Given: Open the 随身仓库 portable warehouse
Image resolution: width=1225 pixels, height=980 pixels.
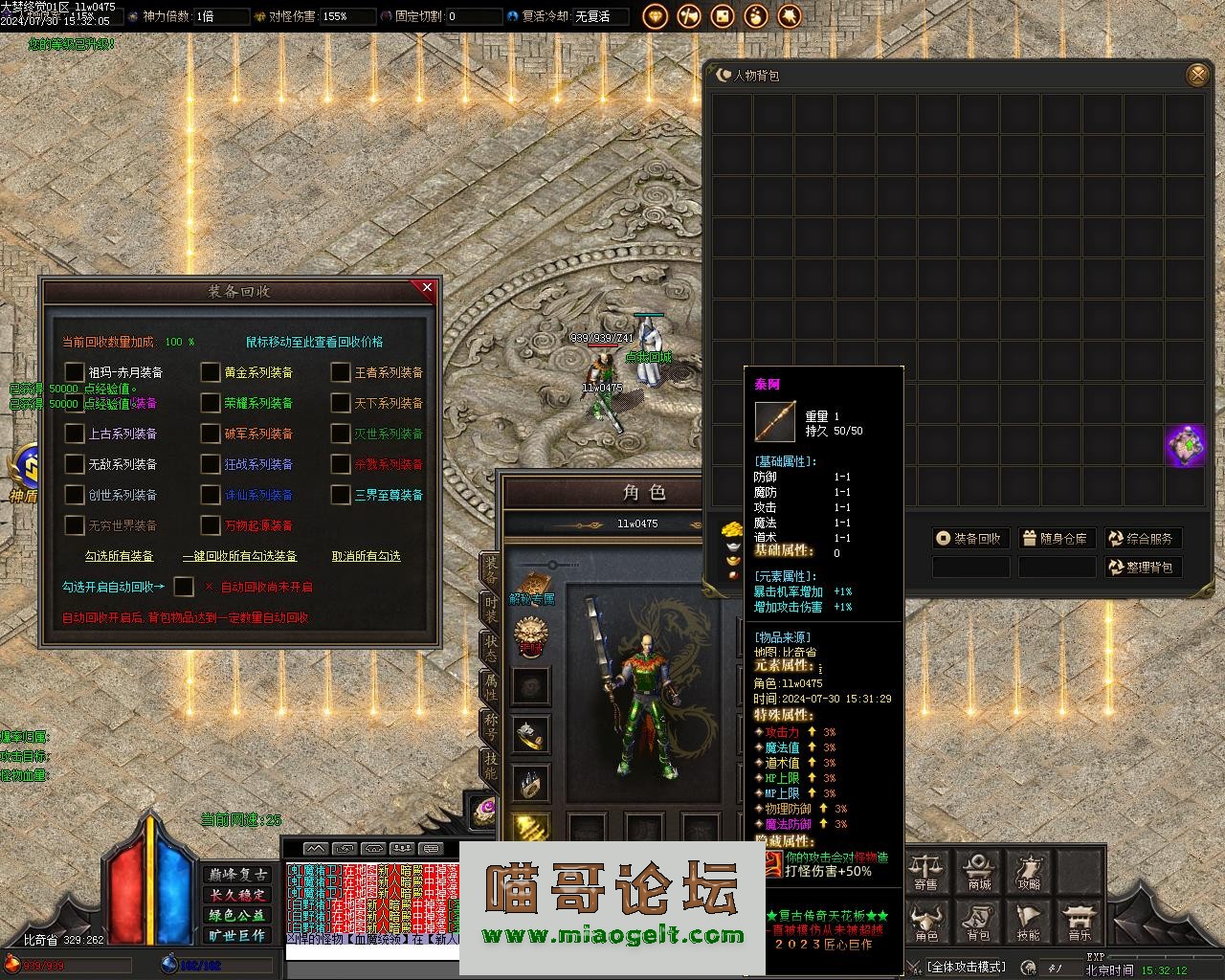Looking at the screenshot, I should pos(1055,539).
